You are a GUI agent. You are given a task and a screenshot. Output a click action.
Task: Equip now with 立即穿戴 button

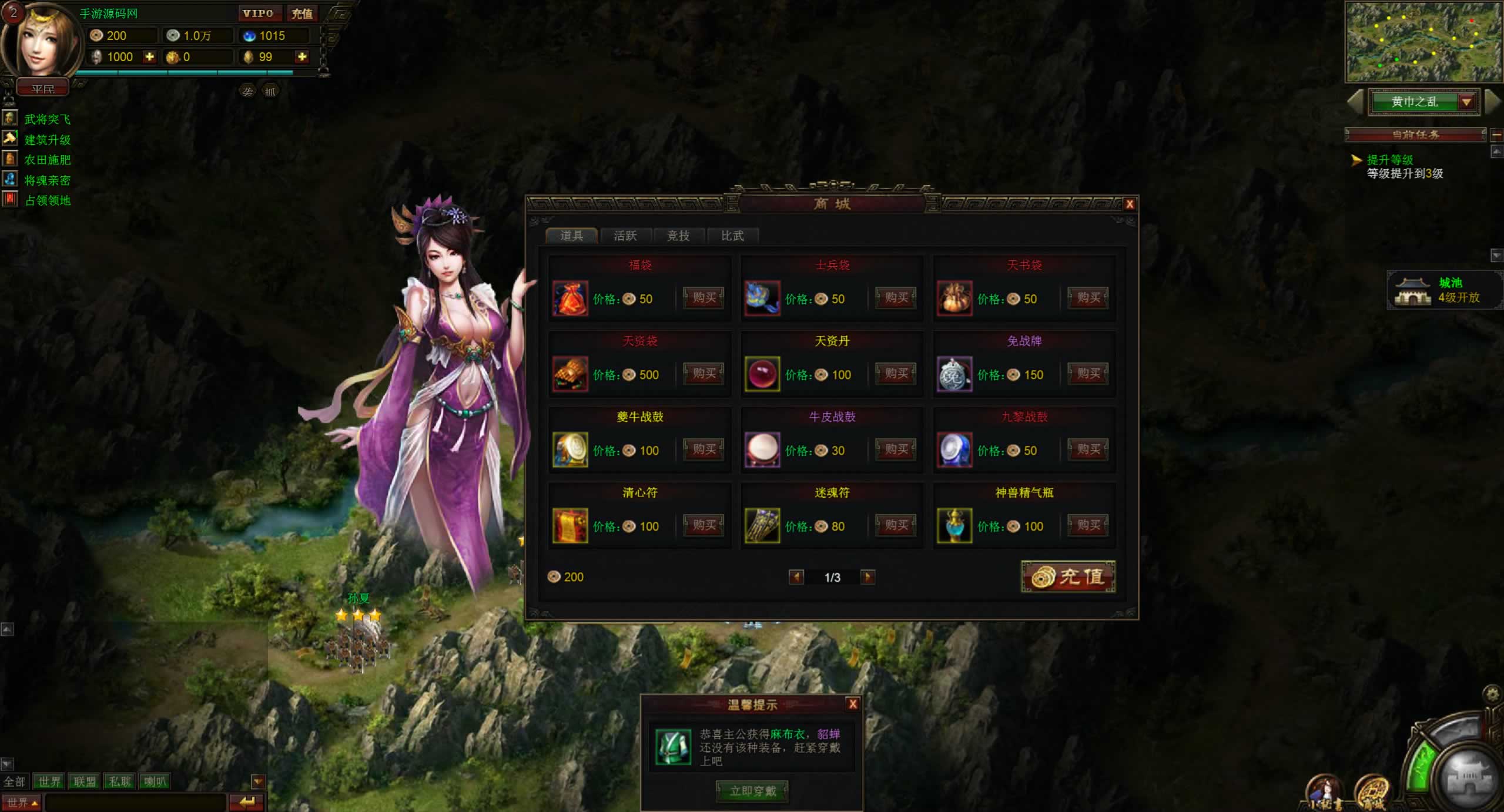[752, 791]
